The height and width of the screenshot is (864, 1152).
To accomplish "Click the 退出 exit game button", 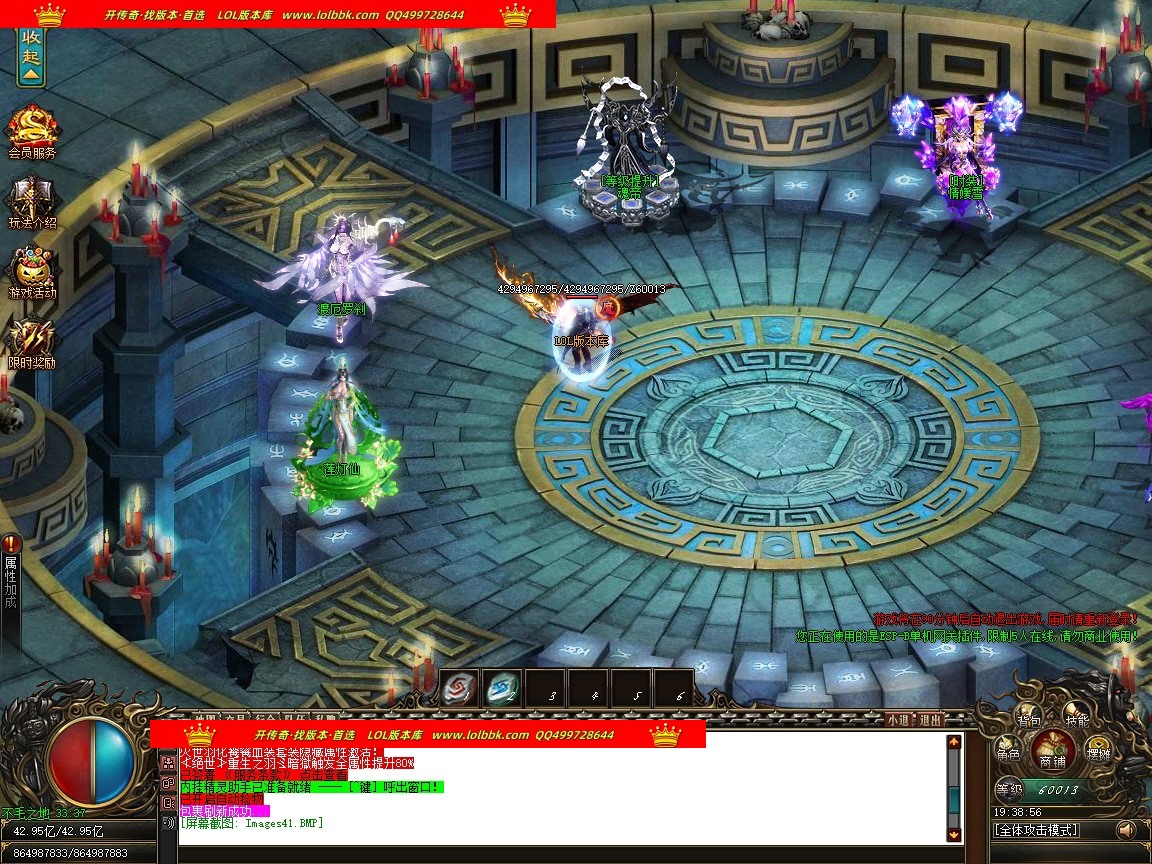I will [x=930, y=719].
